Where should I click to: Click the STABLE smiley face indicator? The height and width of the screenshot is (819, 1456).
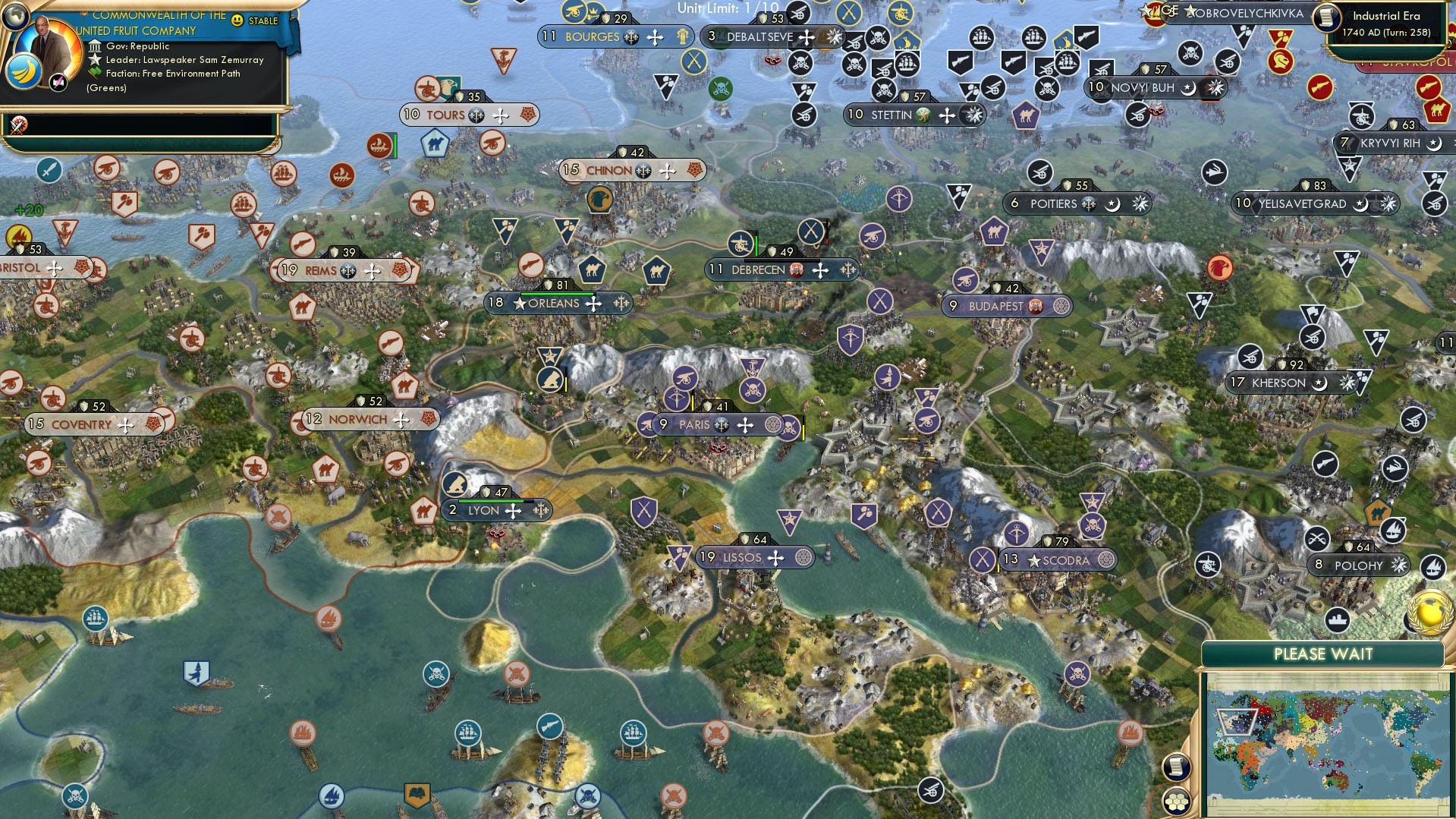click(237, 20)
